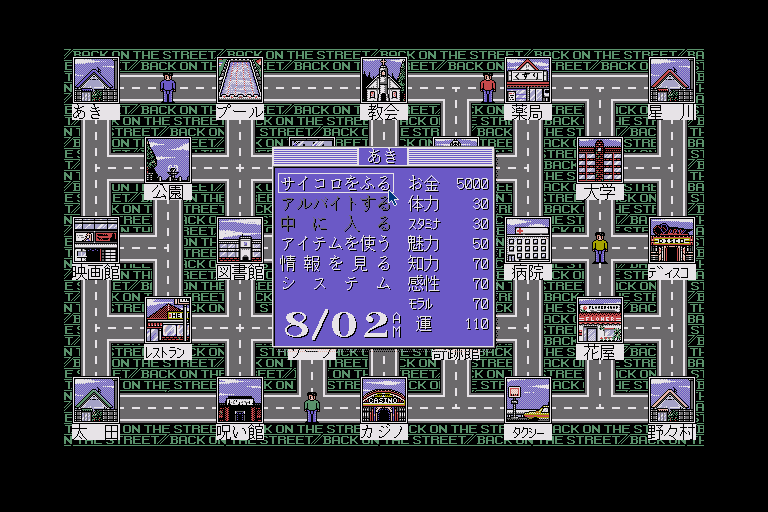Screen dimensions: 768x512
Task: Choose 情報を見る to view information
Action: pyautogui.click(x=335, y=264)
